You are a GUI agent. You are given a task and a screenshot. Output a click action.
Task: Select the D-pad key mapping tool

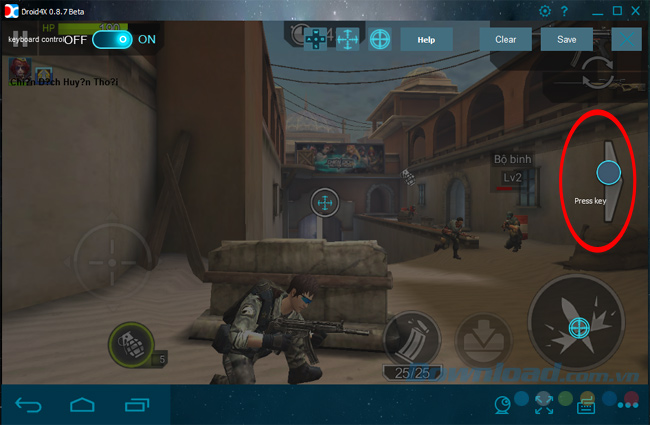tap(315, 39)
